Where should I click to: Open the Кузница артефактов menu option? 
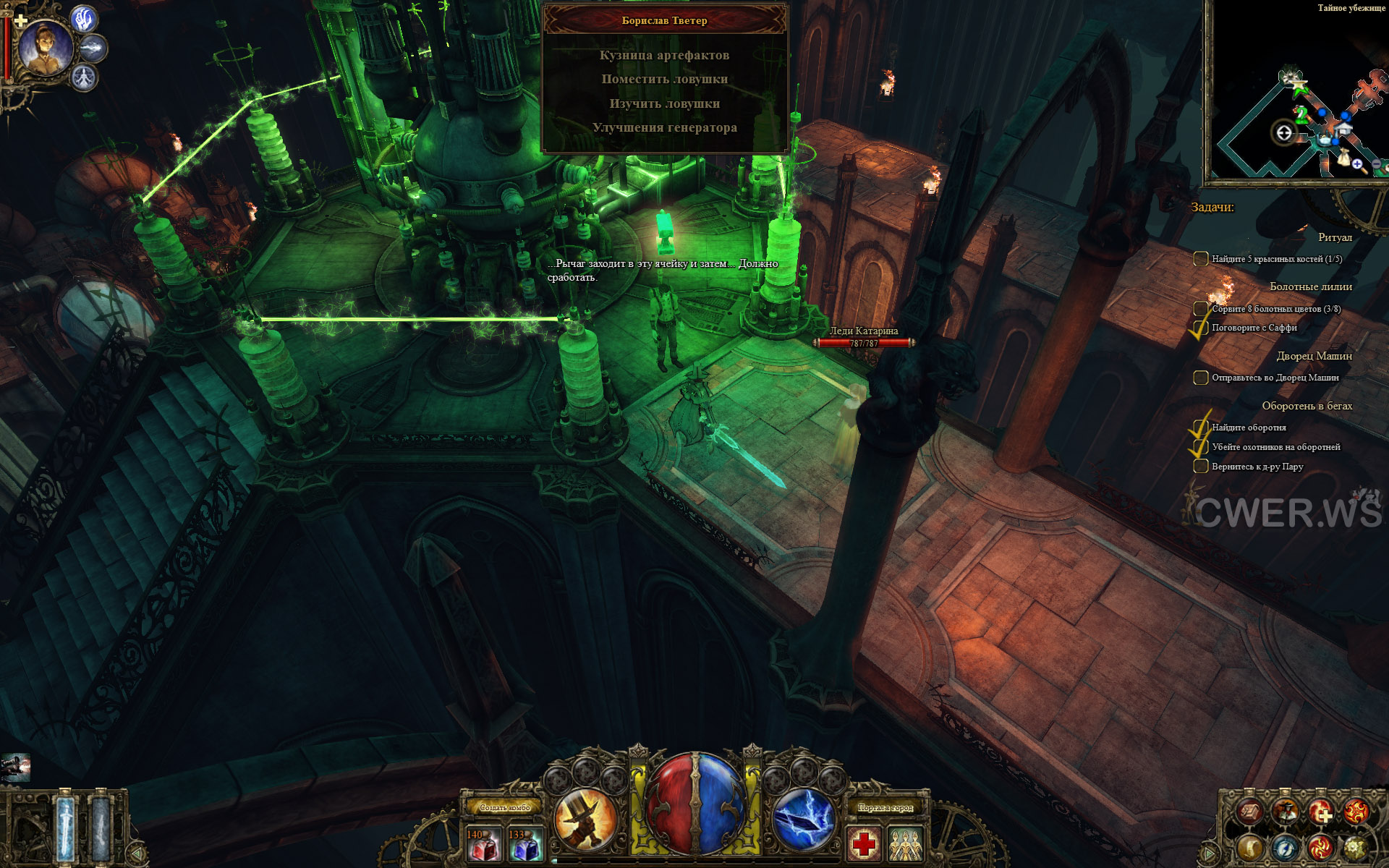click(x=664, y=55)
